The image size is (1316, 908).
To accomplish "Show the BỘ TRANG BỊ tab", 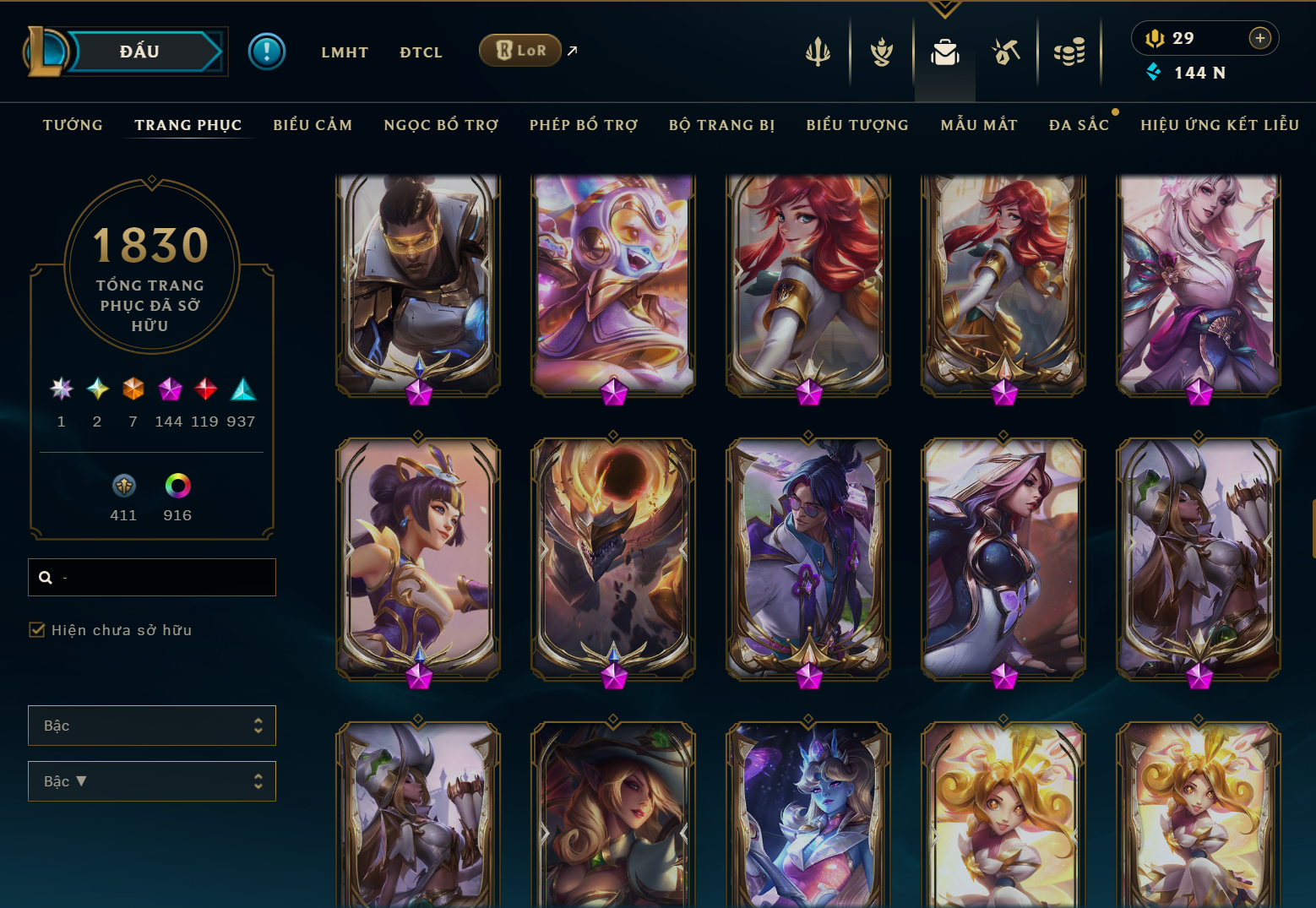I will click(722, 125).
